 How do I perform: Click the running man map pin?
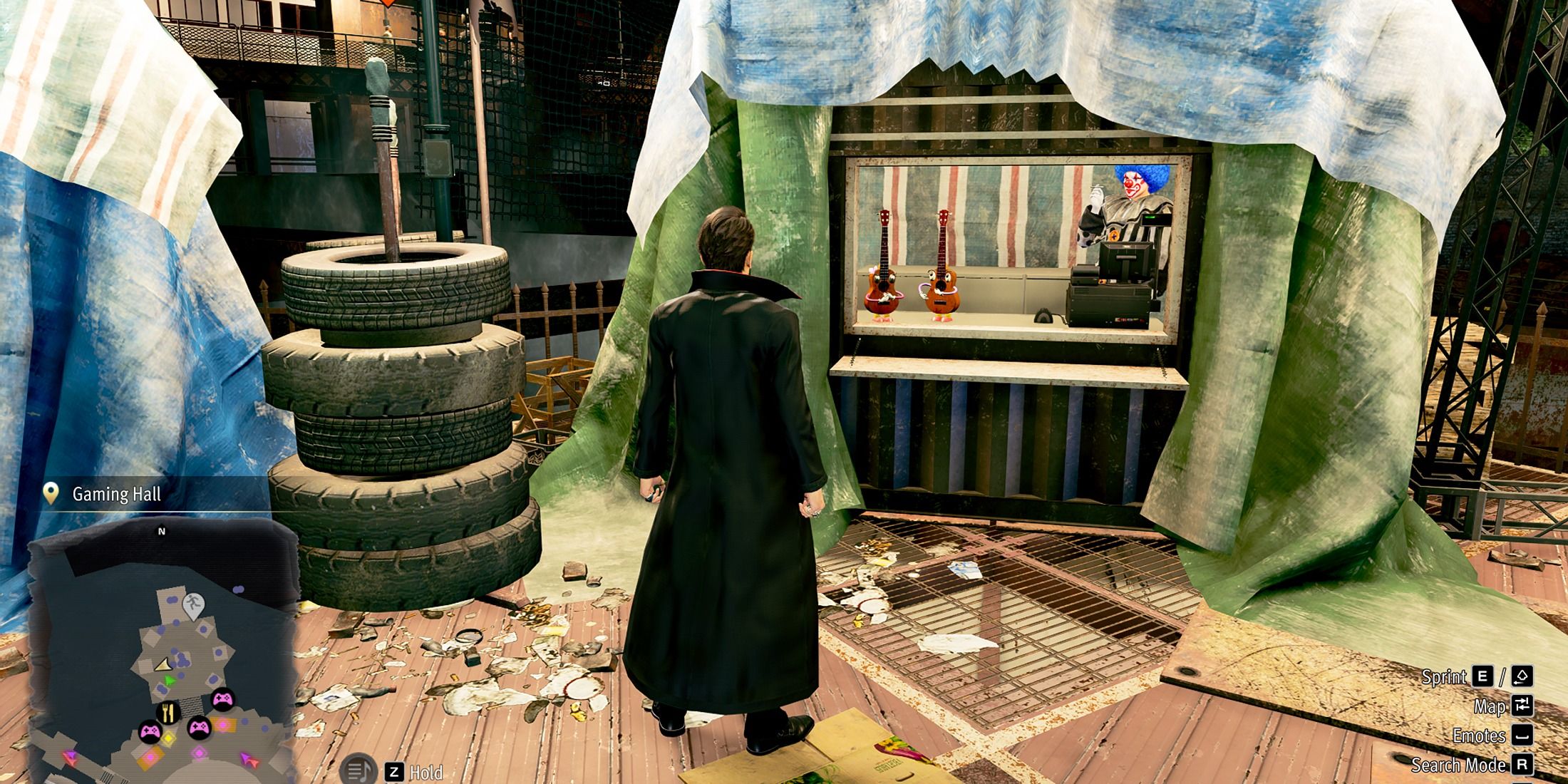click(192, 605)
